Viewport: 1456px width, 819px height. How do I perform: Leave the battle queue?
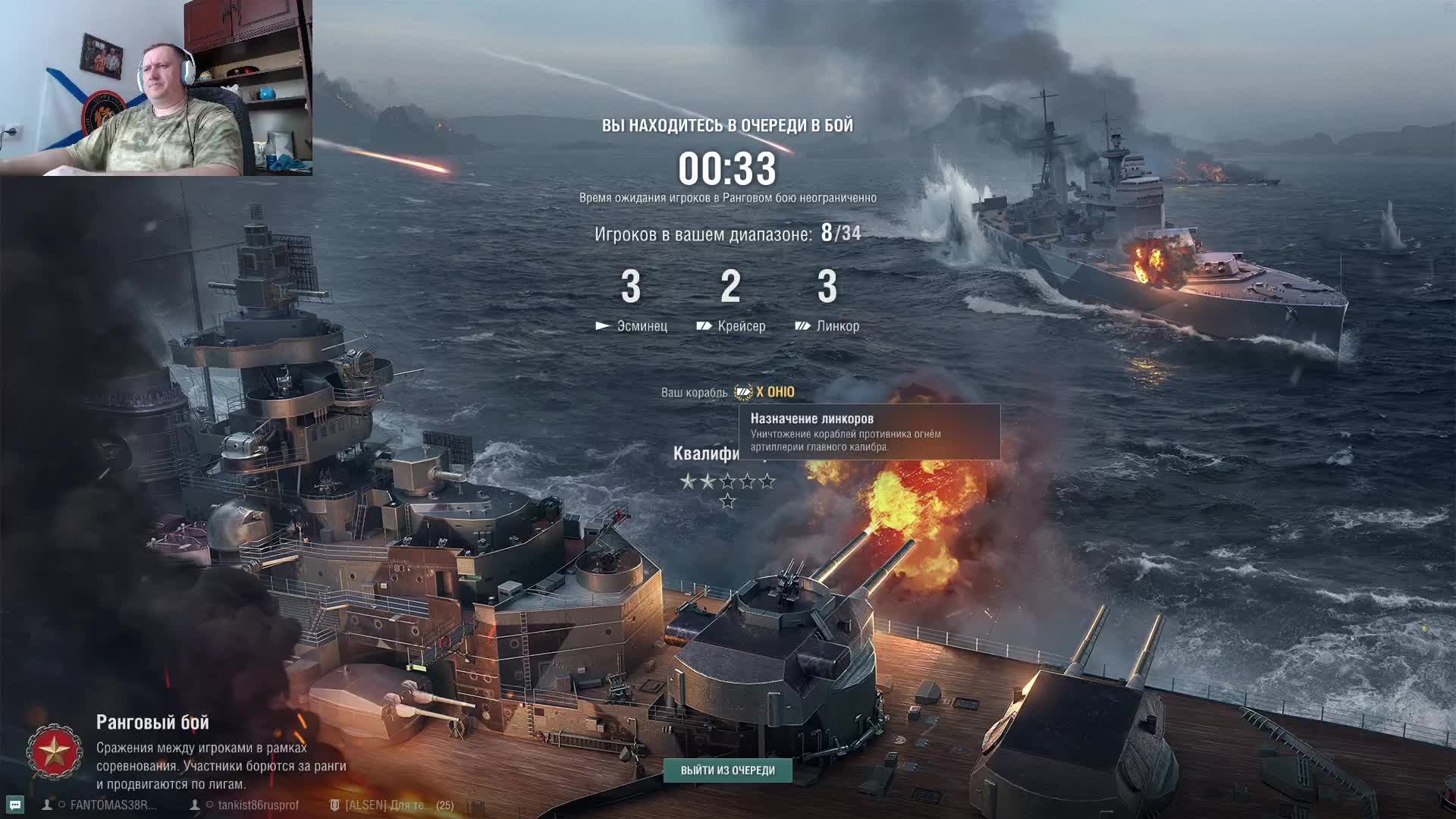727,770
